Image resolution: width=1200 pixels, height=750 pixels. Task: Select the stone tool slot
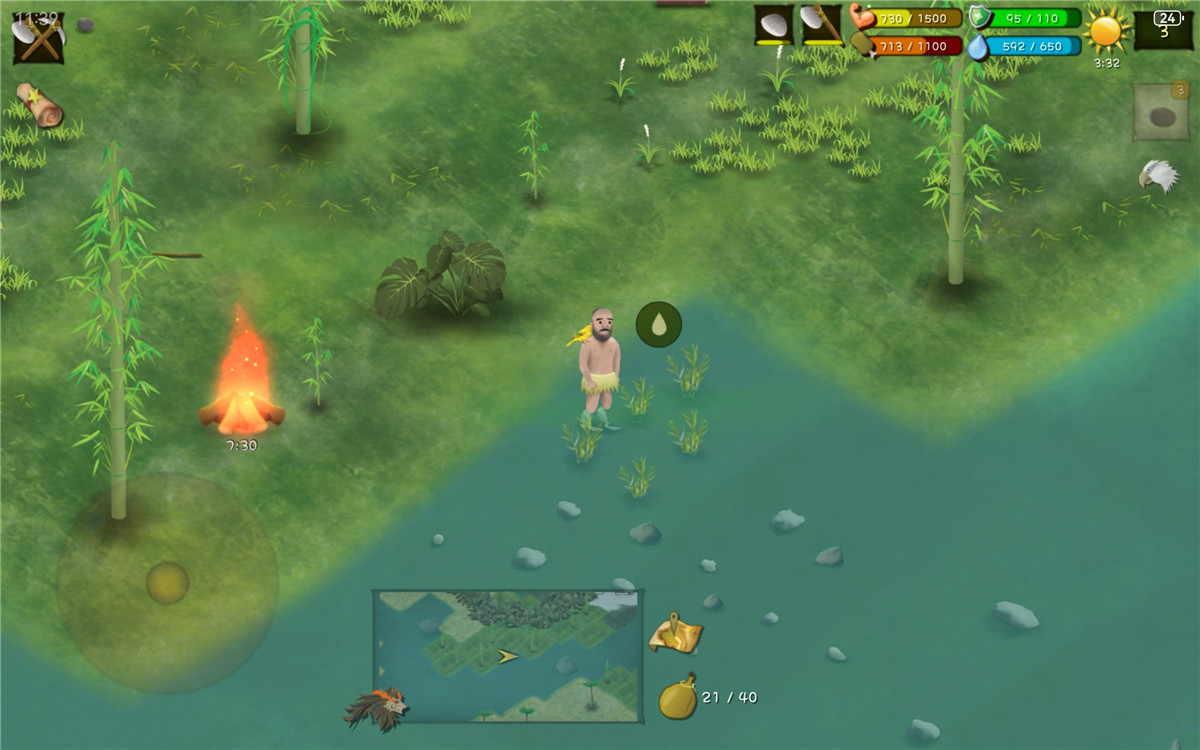point(774,25)
